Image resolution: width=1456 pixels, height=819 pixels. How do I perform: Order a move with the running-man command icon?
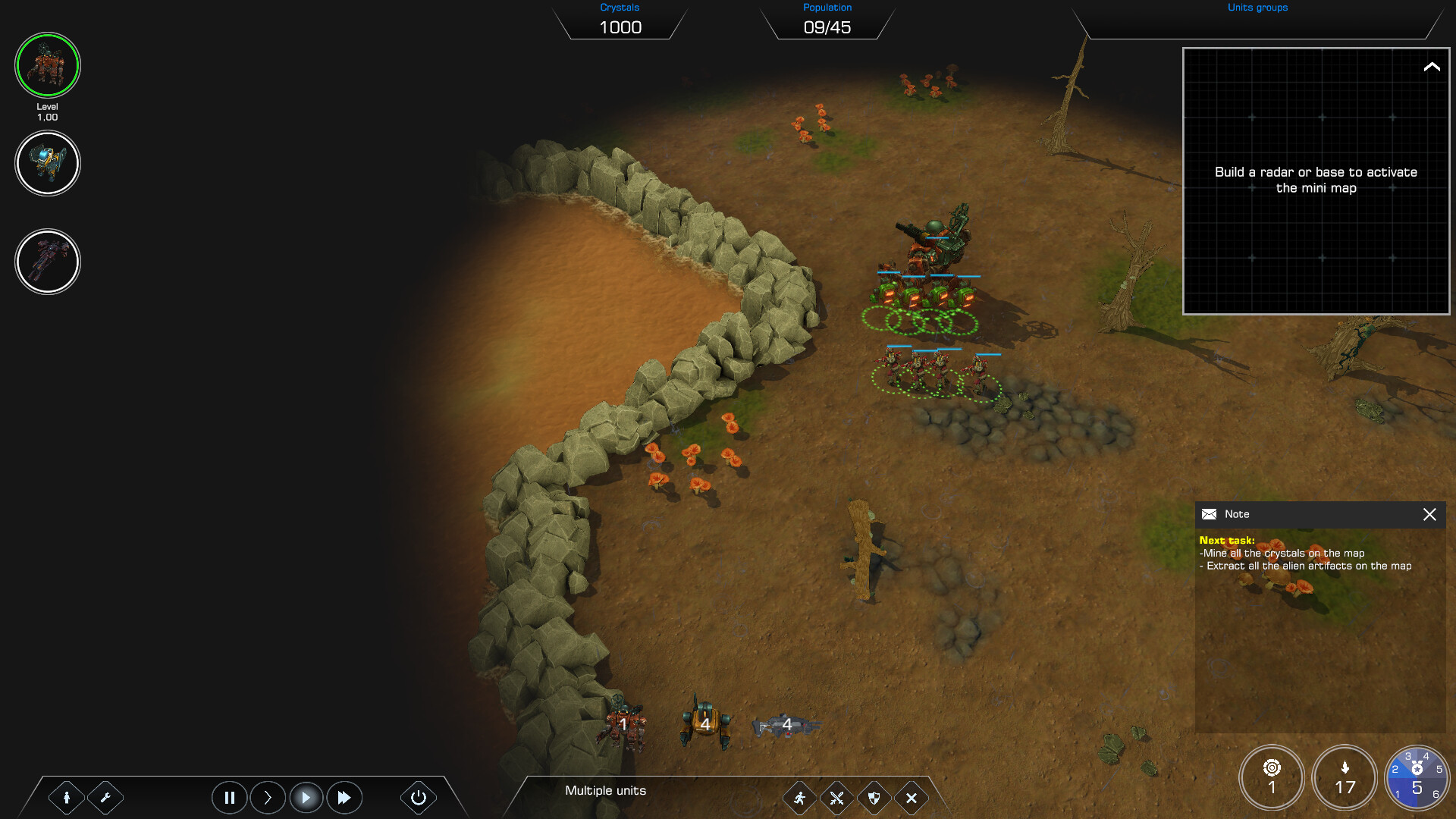[800, 798]
